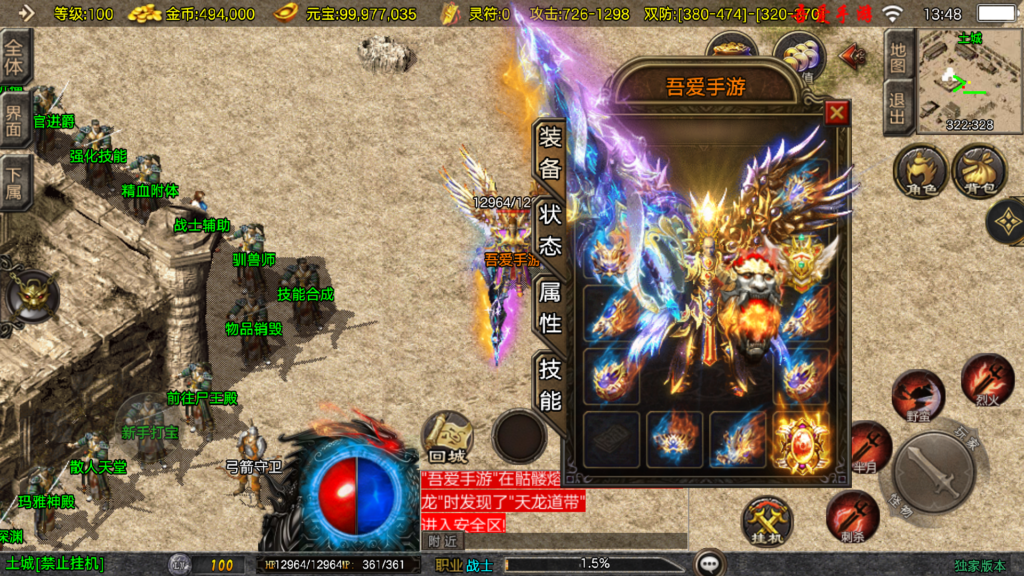Activate the 烈火 flame sword skill
The image size is (1024, 576).
pos(987,379)
